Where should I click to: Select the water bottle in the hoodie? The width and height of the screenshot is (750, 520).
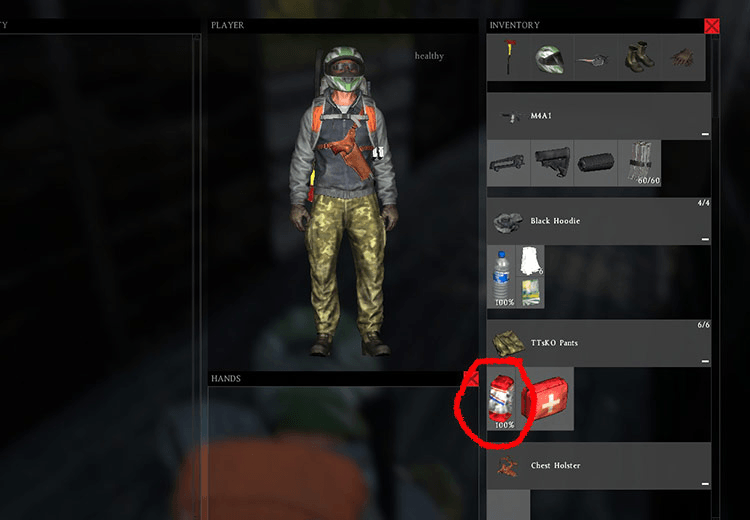point(503,277)
